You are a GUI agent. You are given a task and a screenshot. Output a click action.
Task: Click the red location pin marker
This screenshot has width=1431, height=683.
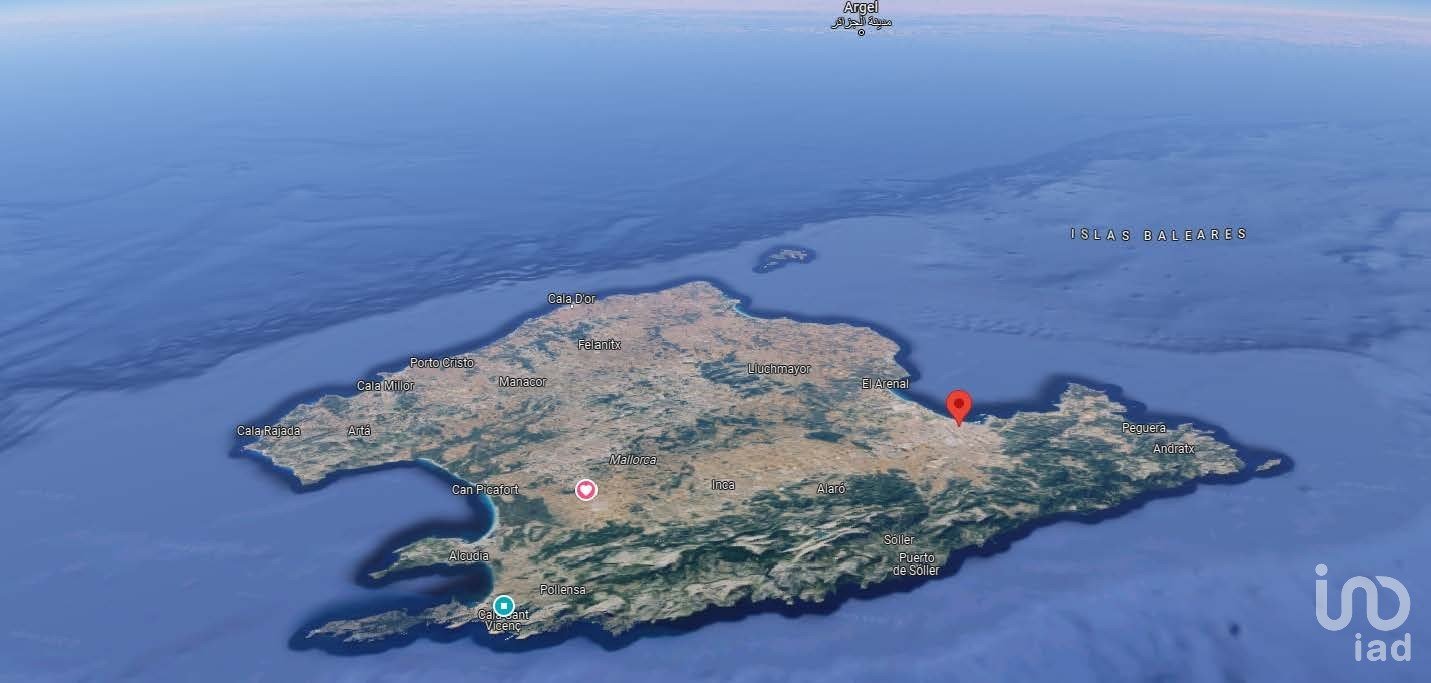[959, 406]
